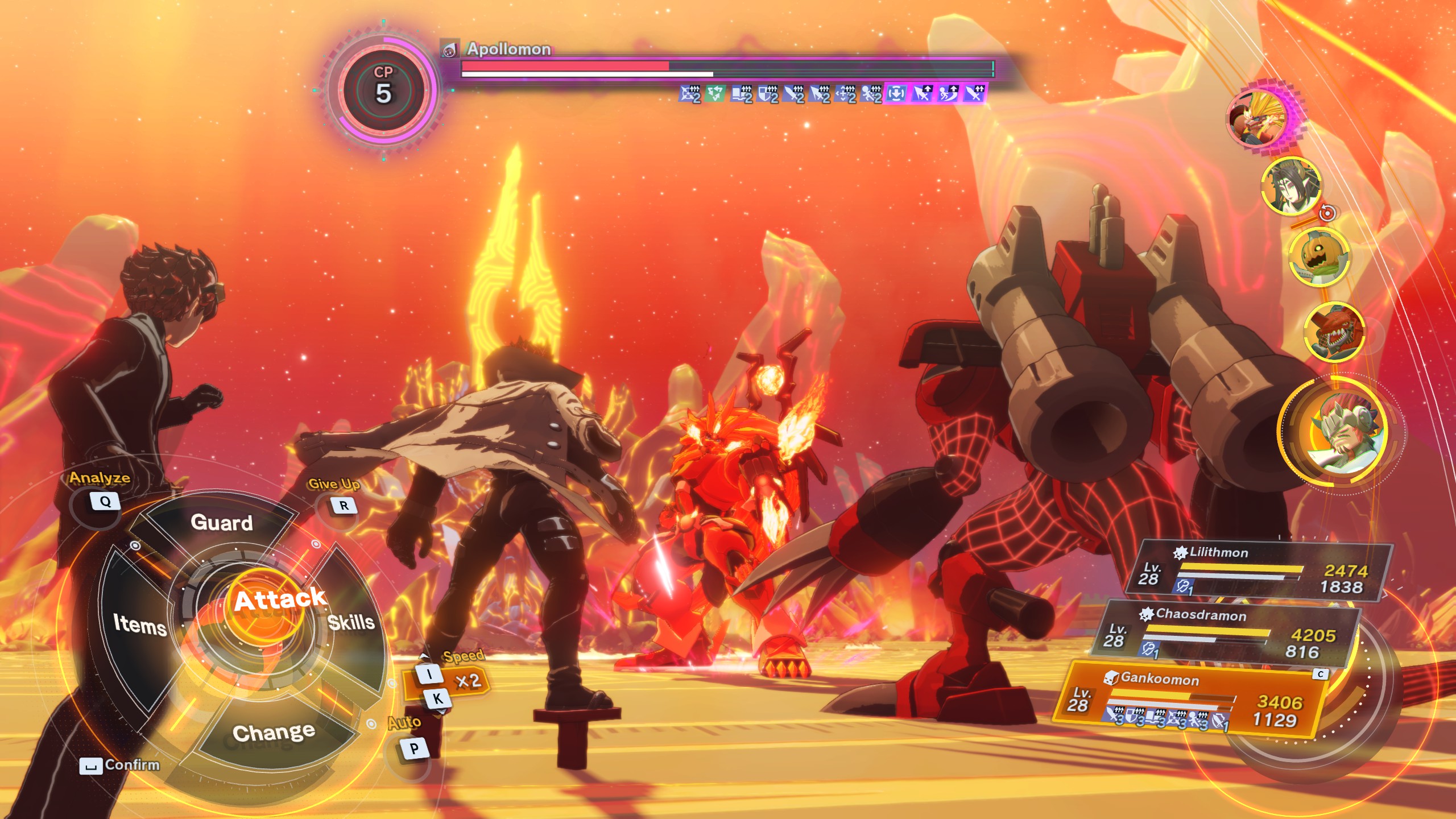Open the Skills menu
Viewport: 1456px width, 819px height.
pyautogui.click(x=351, y=622)
